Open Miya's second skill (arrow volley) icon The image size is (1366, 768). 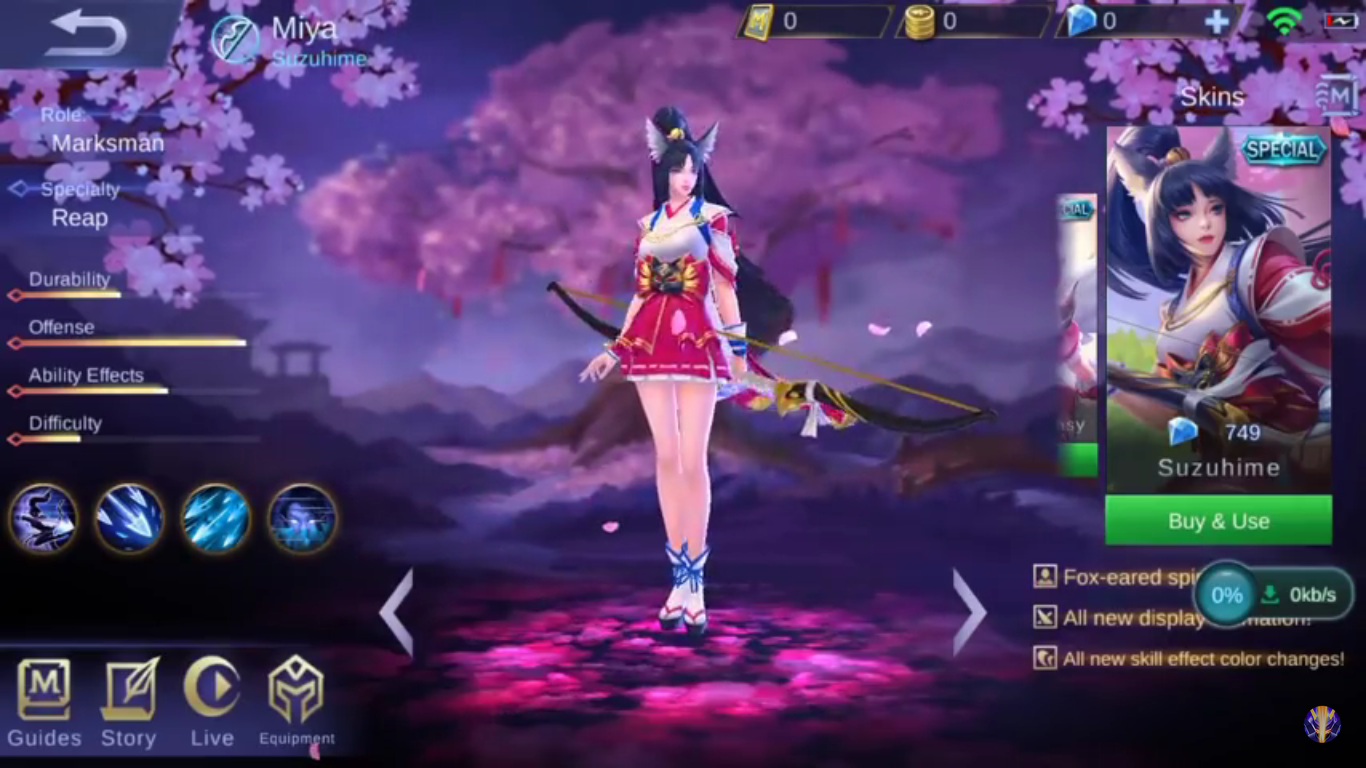pyautogui.click(x=129, y=518)
